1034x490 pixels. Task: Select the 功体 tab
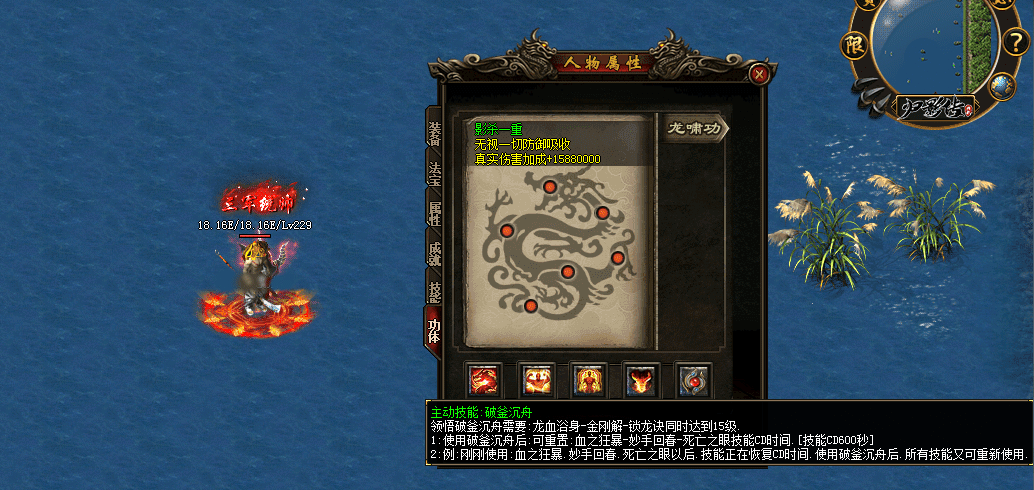(x=434, y=331)
